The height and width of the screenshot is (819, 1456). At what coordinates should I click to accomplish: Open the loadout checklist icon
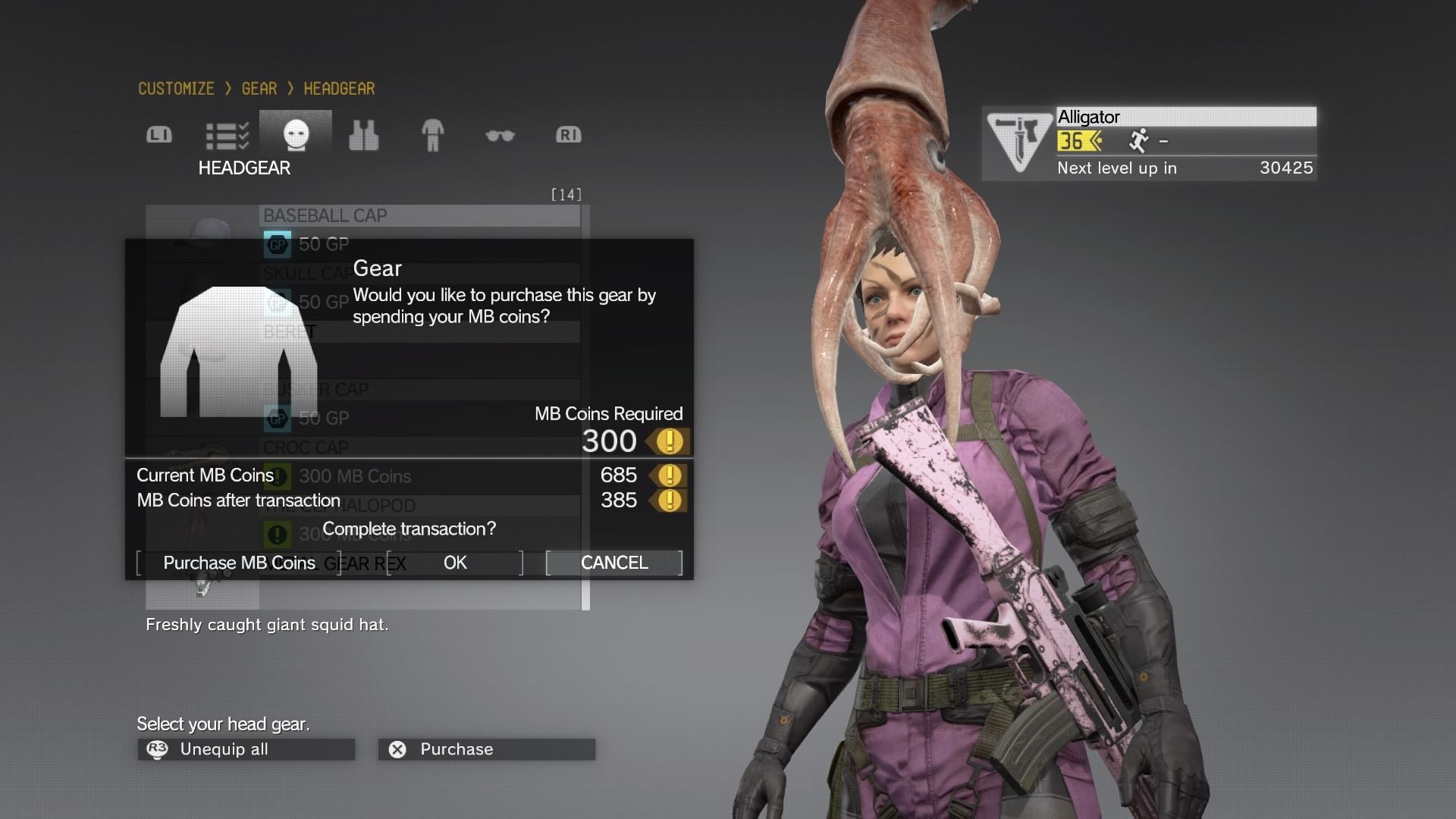pos(227,134)
